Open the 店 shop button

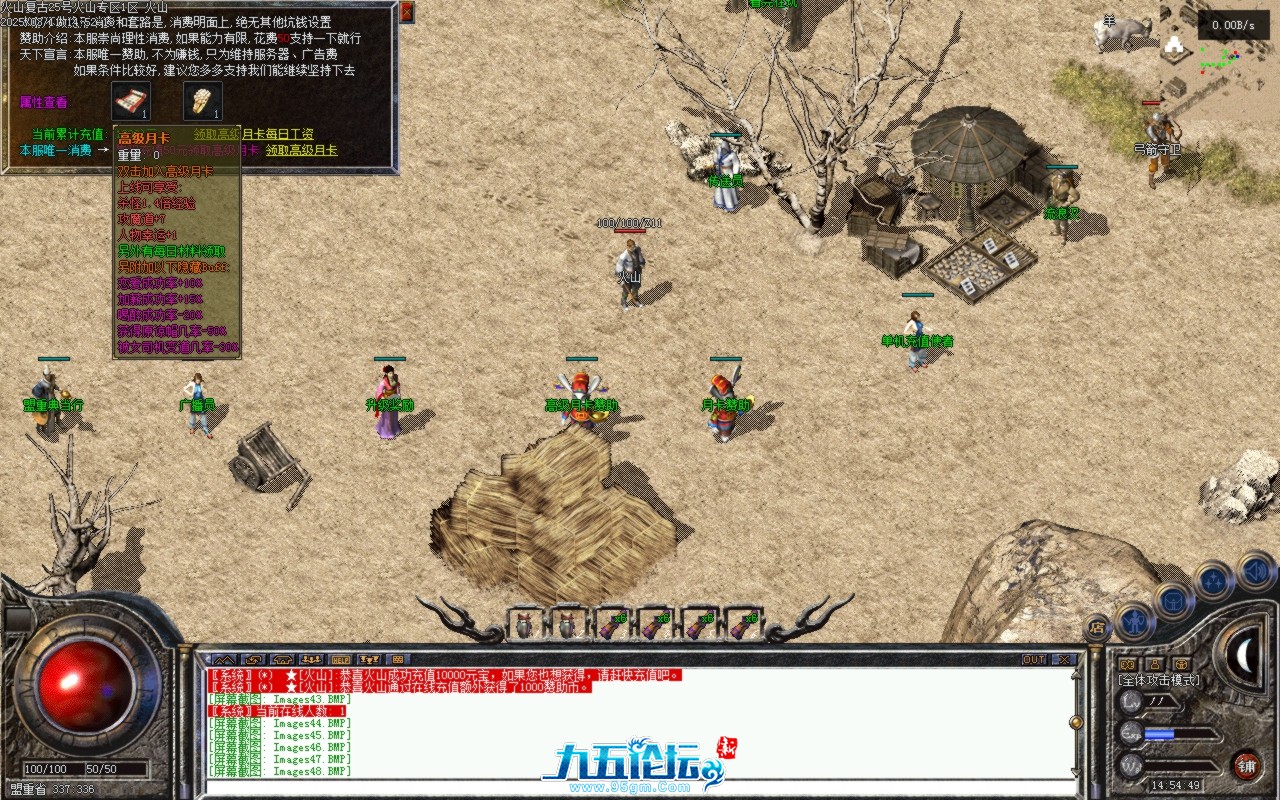click(1097, 628)
